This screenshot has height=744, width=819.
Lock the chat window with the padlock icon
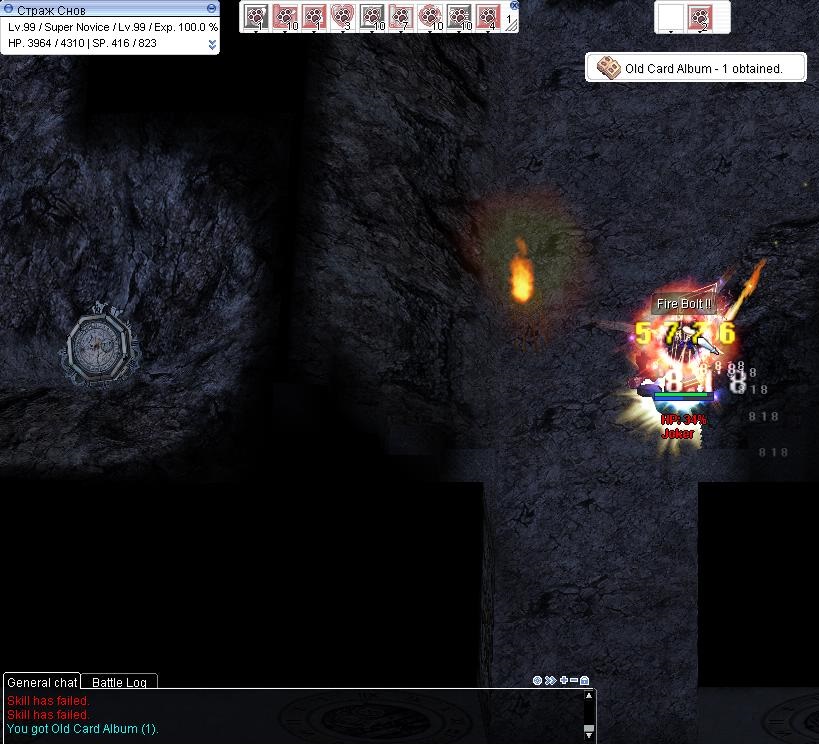pos(585,681)
